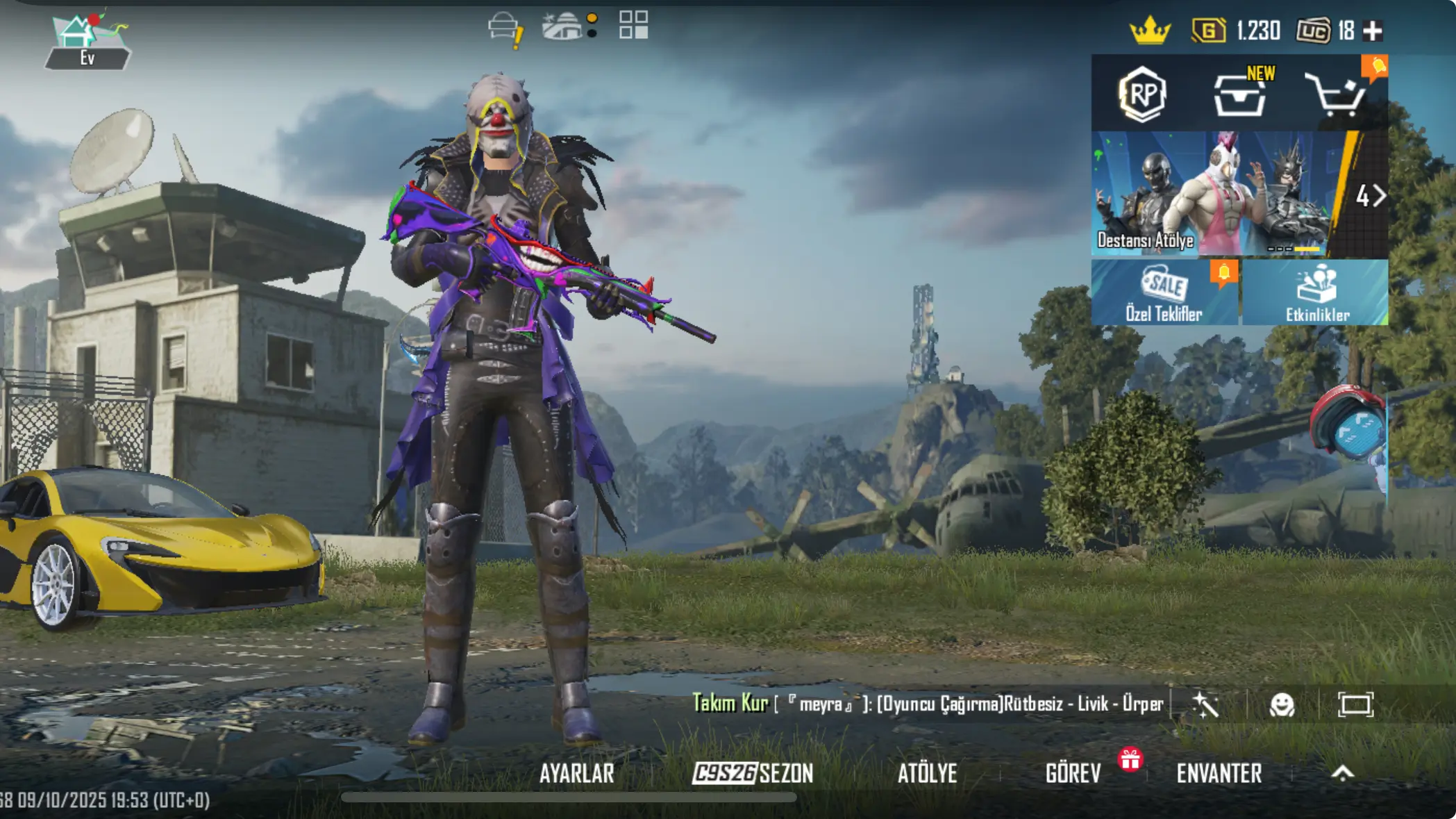Image resolution: width=1456 pixels, height=819 pixels.
Task: Open the shopping cart store
Action: click(x=1337, y=94)
